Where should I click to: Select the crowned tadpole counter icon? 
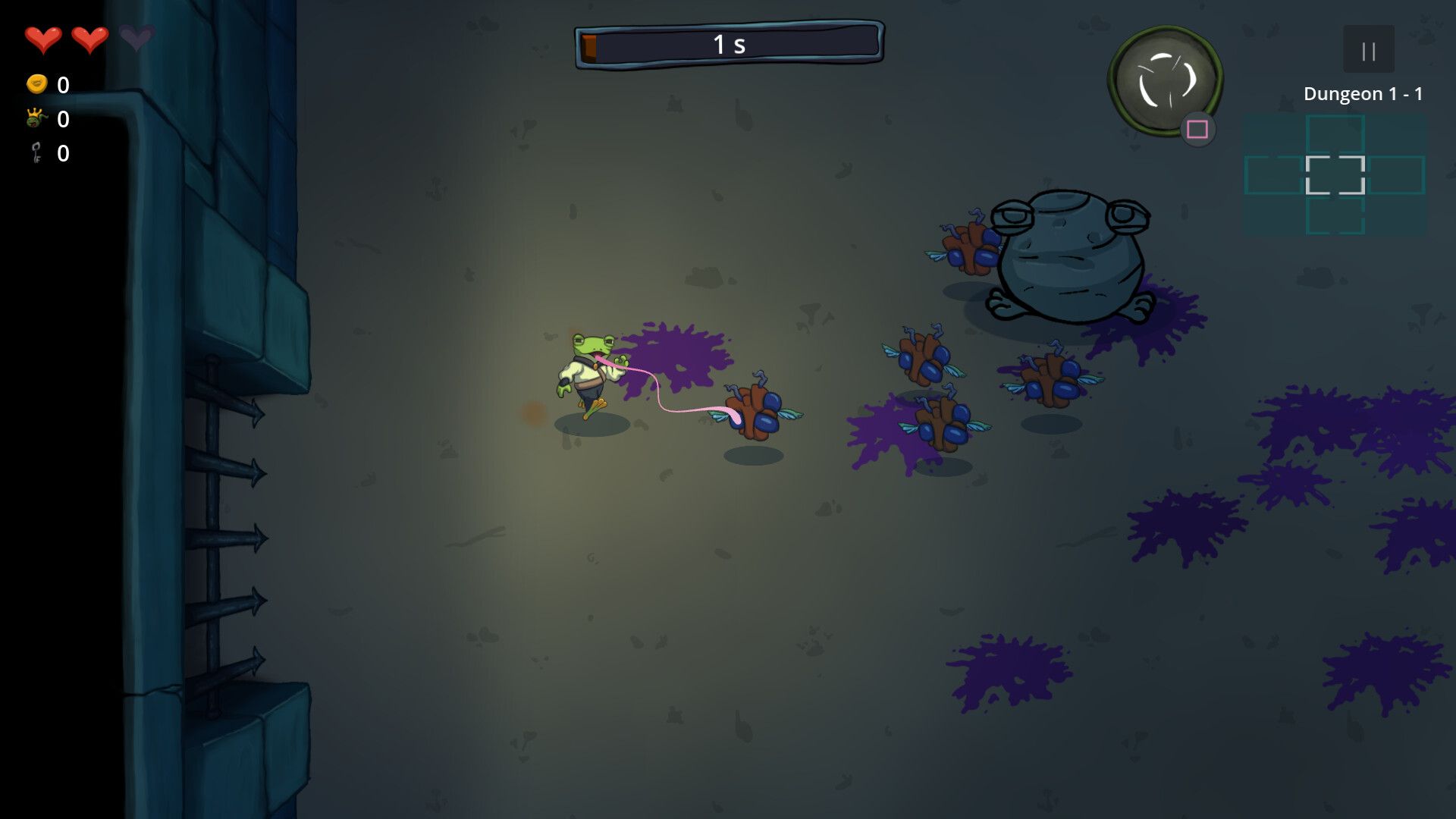[x=36, y=120]
